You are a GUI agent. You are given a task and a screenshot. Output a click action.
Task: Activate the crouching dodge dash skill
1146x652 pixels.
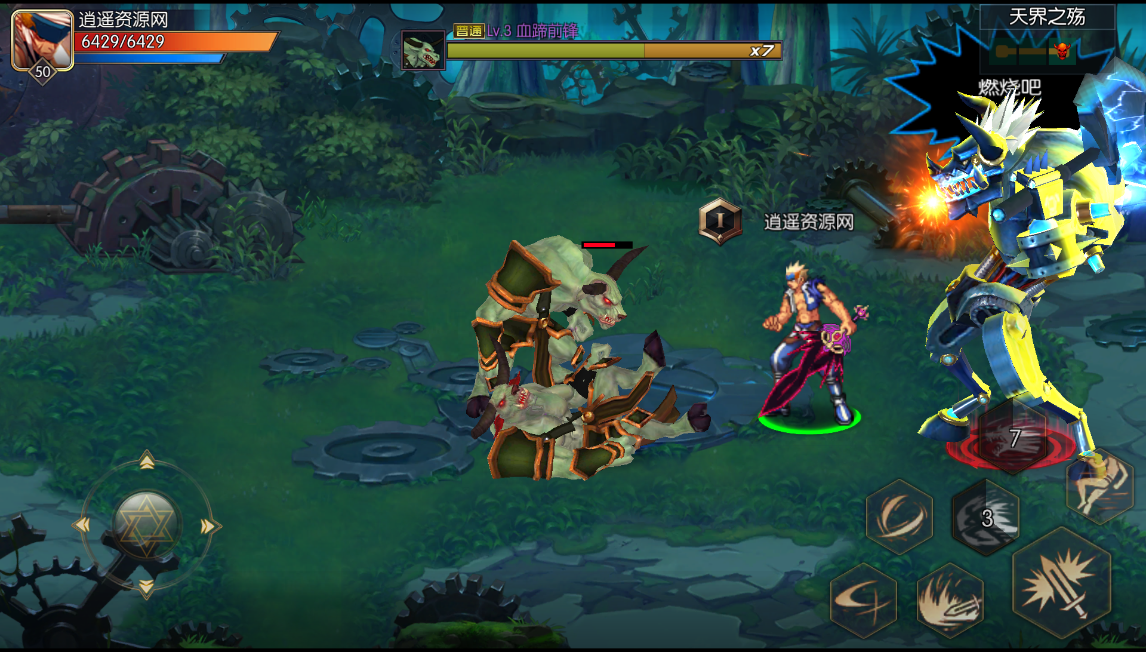click(1099, 485)
